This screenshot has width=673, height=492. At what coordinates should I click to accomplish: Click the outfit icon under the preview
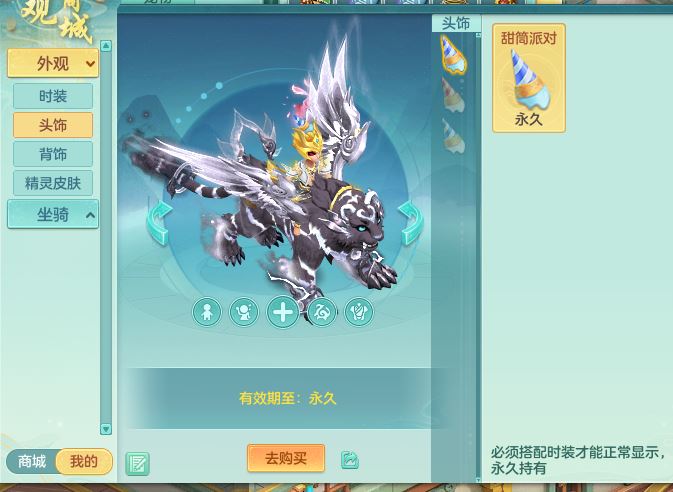point(359,312)
